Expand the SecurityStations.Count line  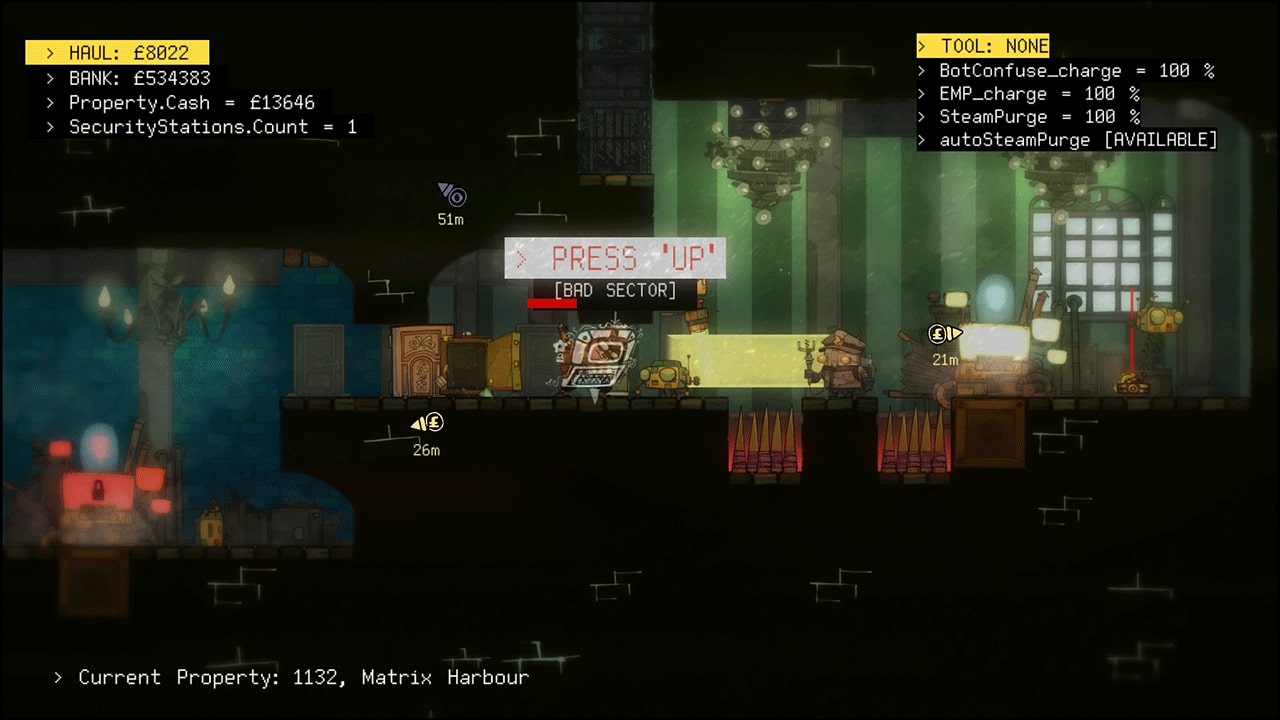[206, 127]
